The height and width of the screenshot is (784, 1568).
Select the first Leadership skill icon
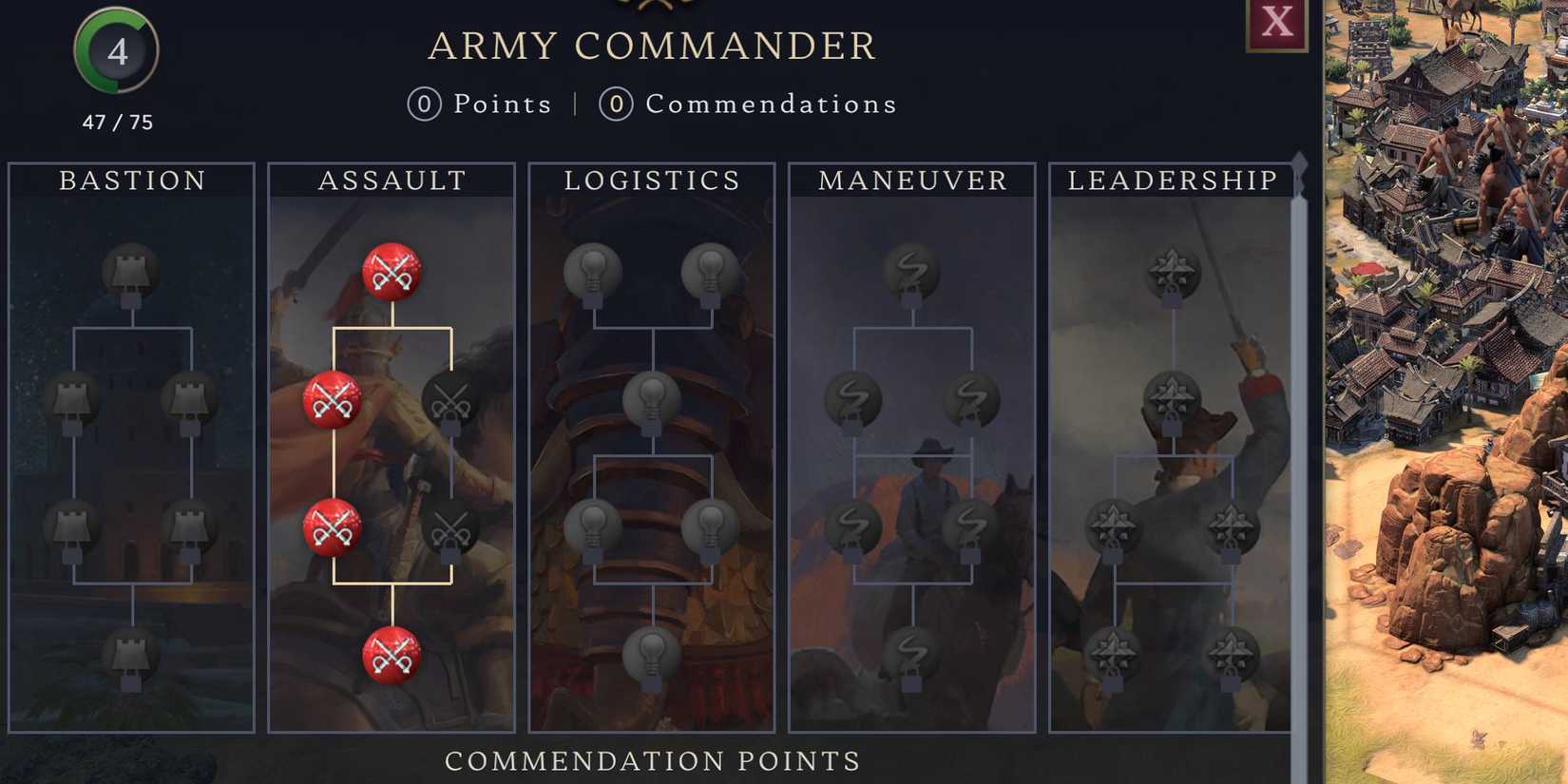tap(1171, 271)
